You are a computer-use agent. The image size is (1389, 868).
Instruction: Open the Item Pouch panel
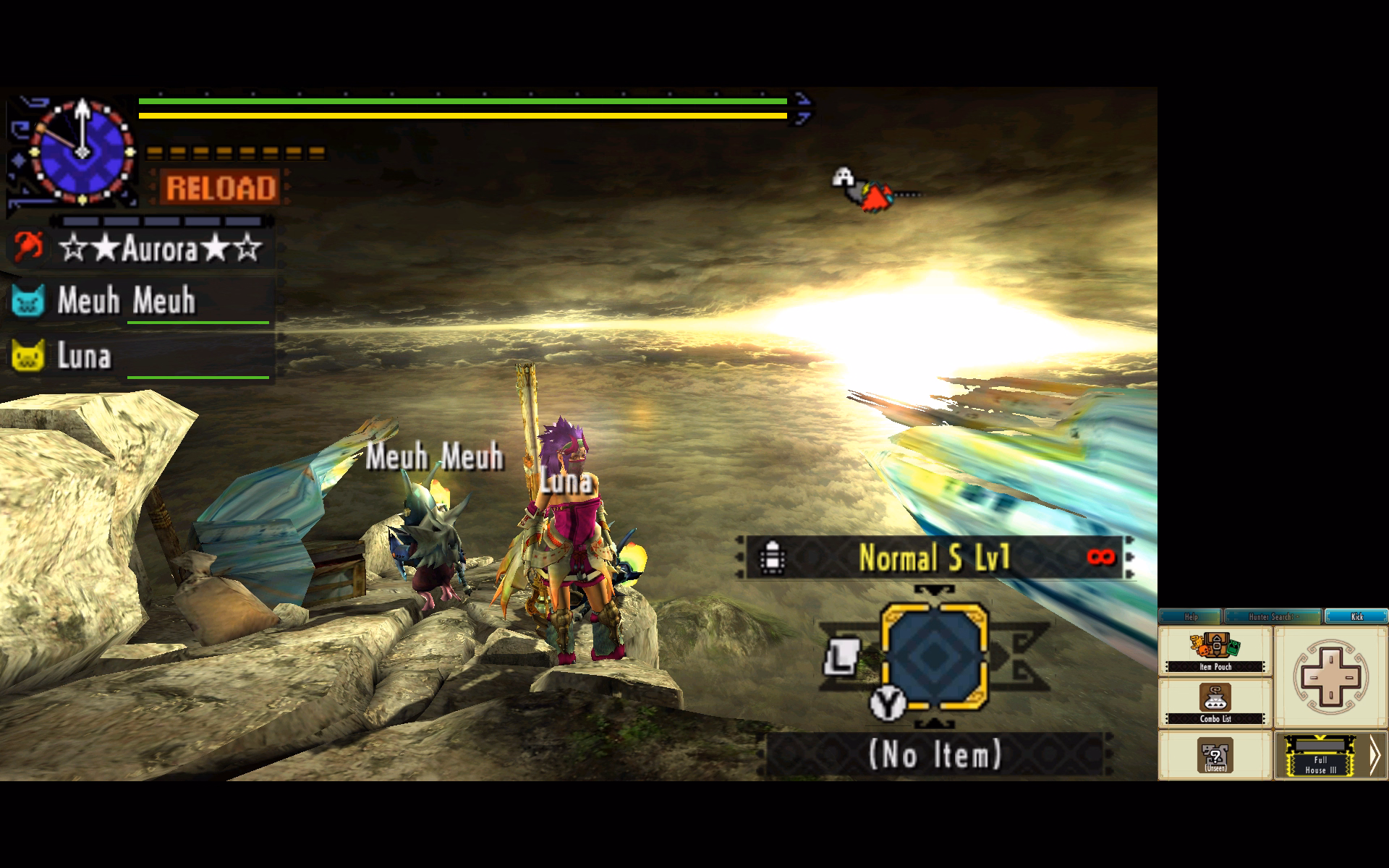pyautogui.click(x=1215, y=652)
